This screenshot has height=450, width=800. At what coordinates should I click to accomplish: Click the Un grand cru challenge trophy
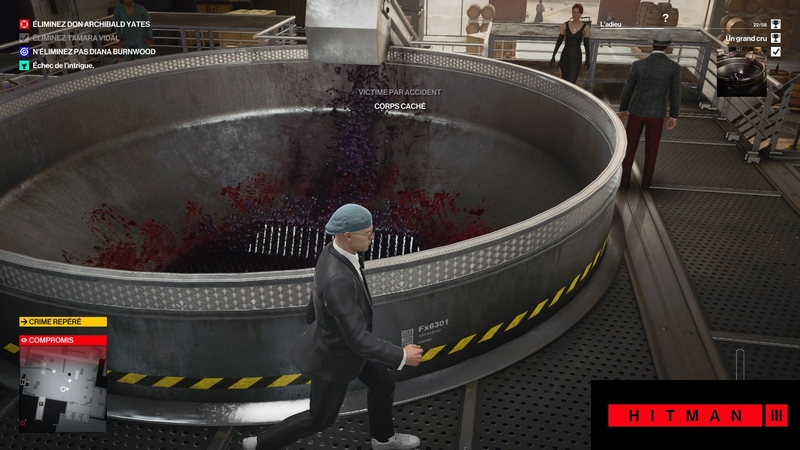tap(774, 39)
